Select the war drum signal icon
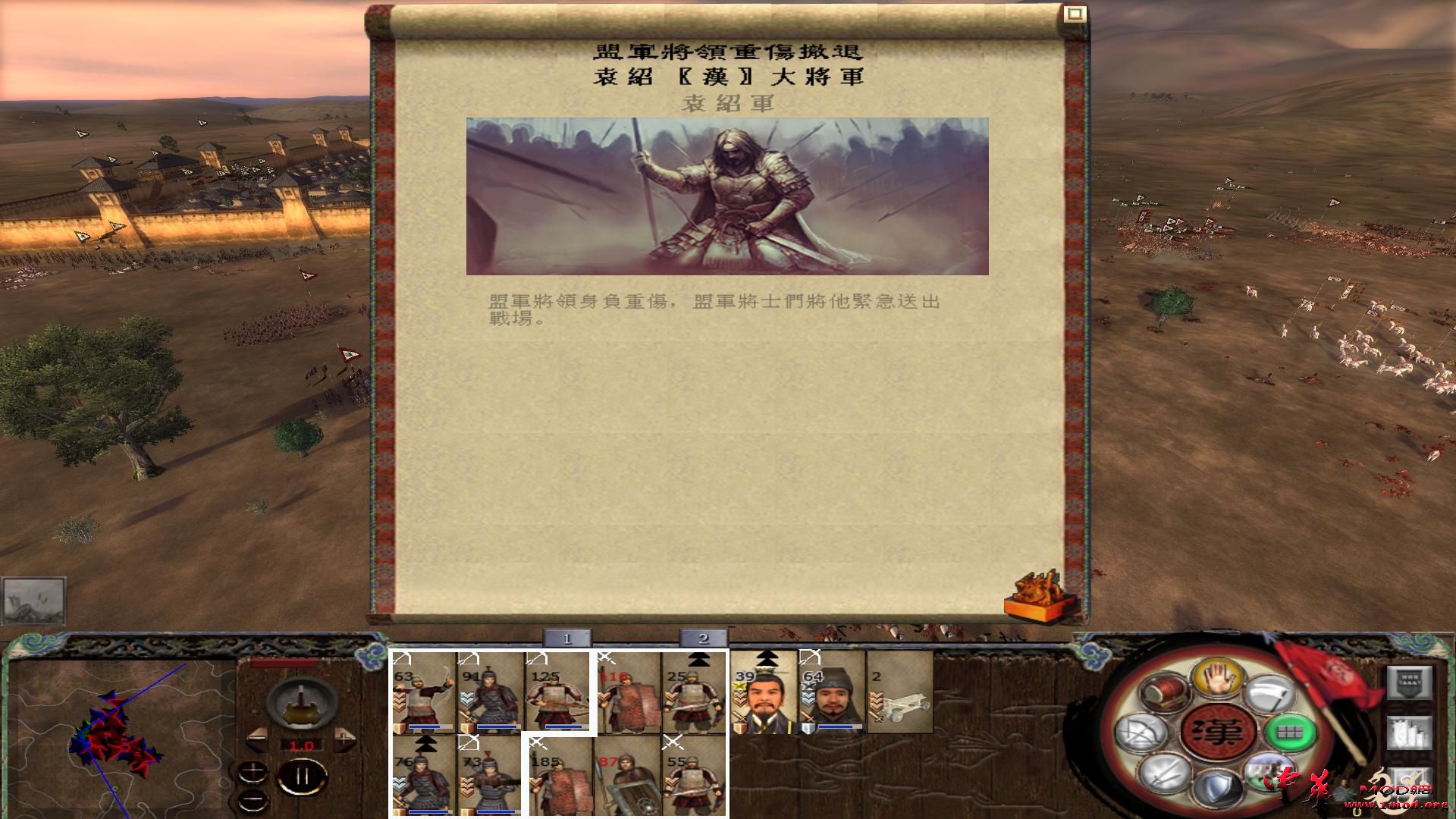 point(1163,693)
